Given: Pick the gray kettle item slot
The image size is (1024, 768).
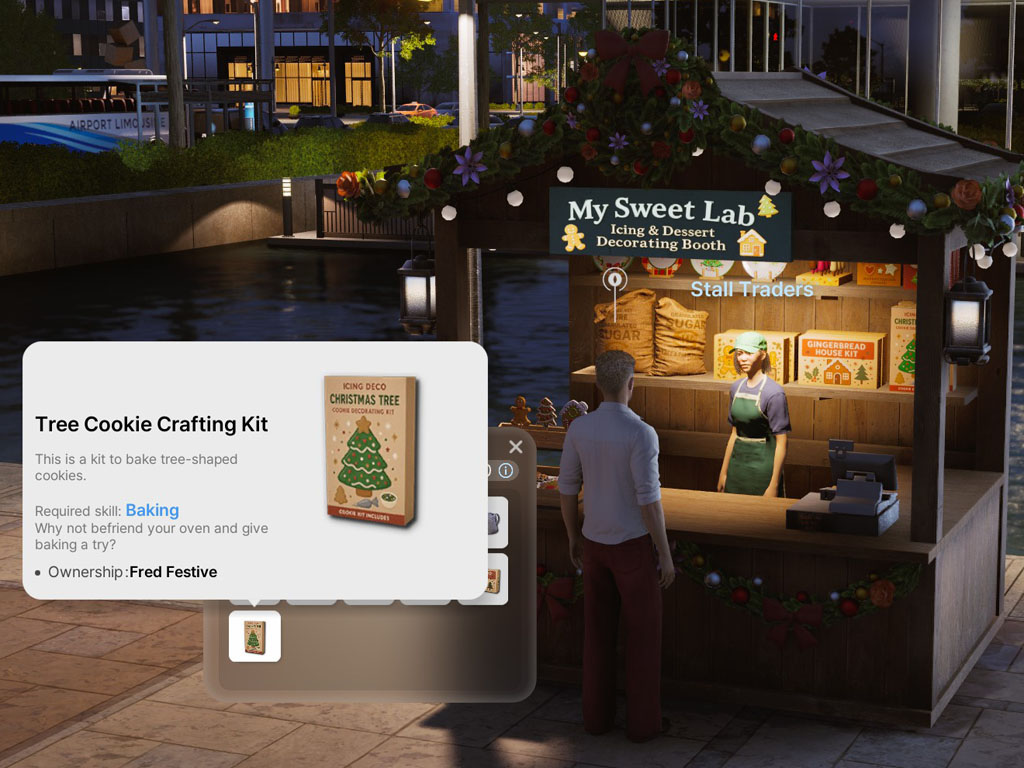Looking at the screenshot, I should click(497, 522).
